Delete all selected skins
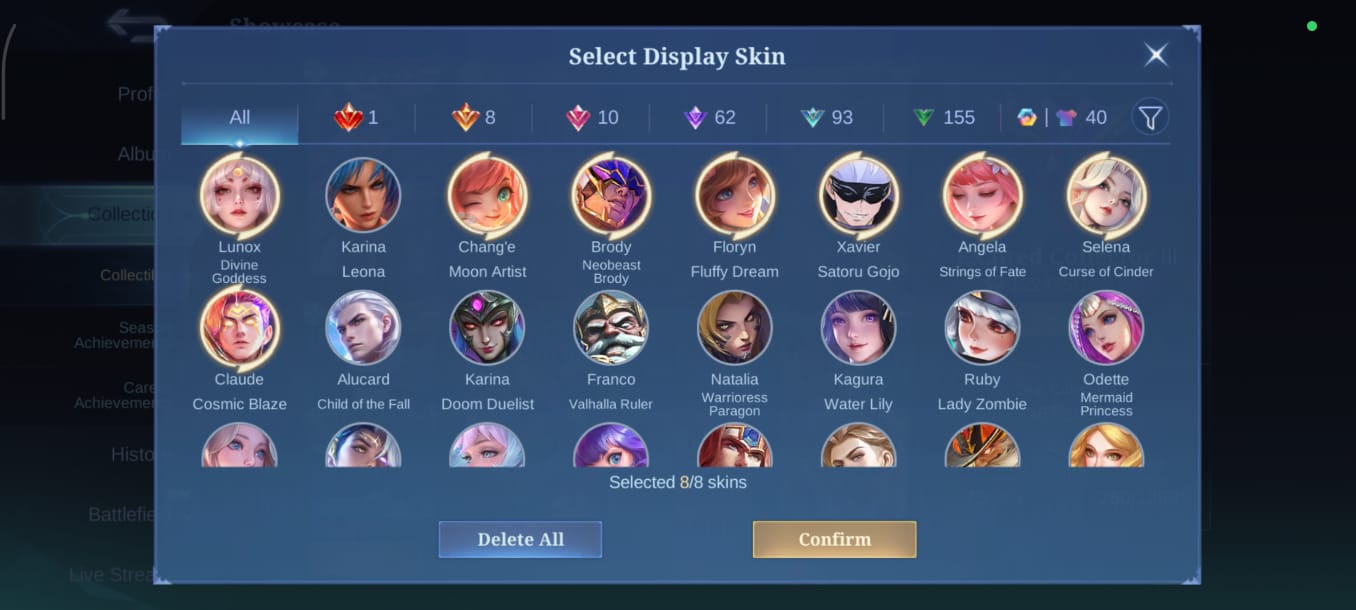1356x610 pixels. 520,539
